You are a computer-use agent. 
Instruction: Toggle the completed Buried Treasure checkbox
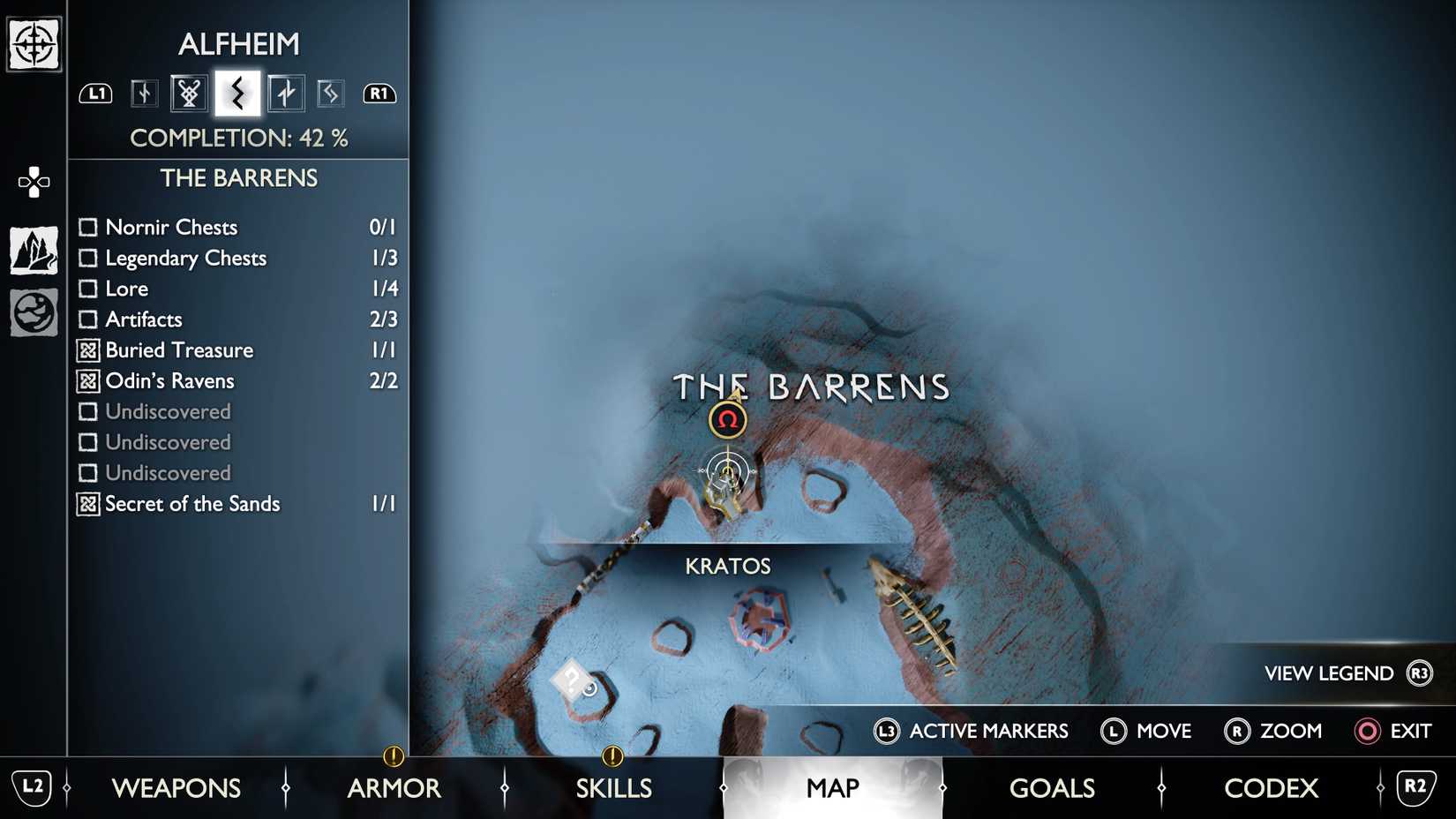pyautogui.click(x=88, y=350)
